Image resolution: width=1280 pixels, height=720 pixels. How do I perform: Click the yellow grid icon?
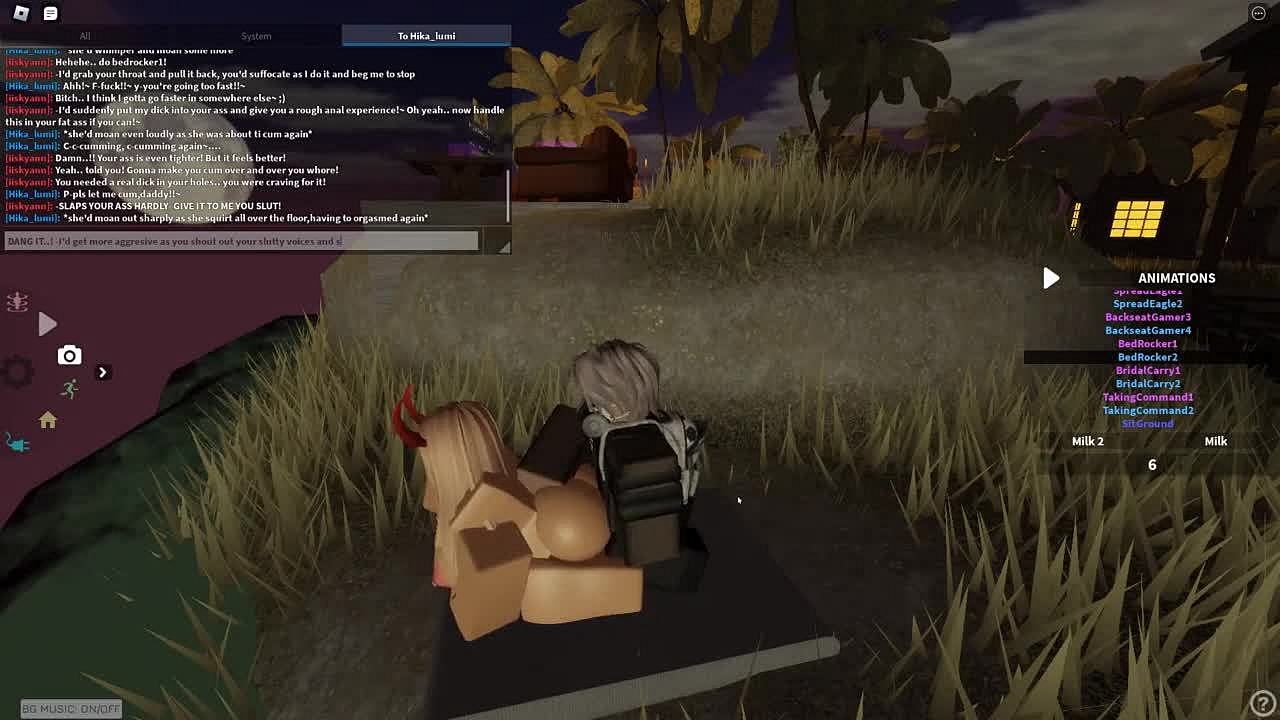[1137, 219]
